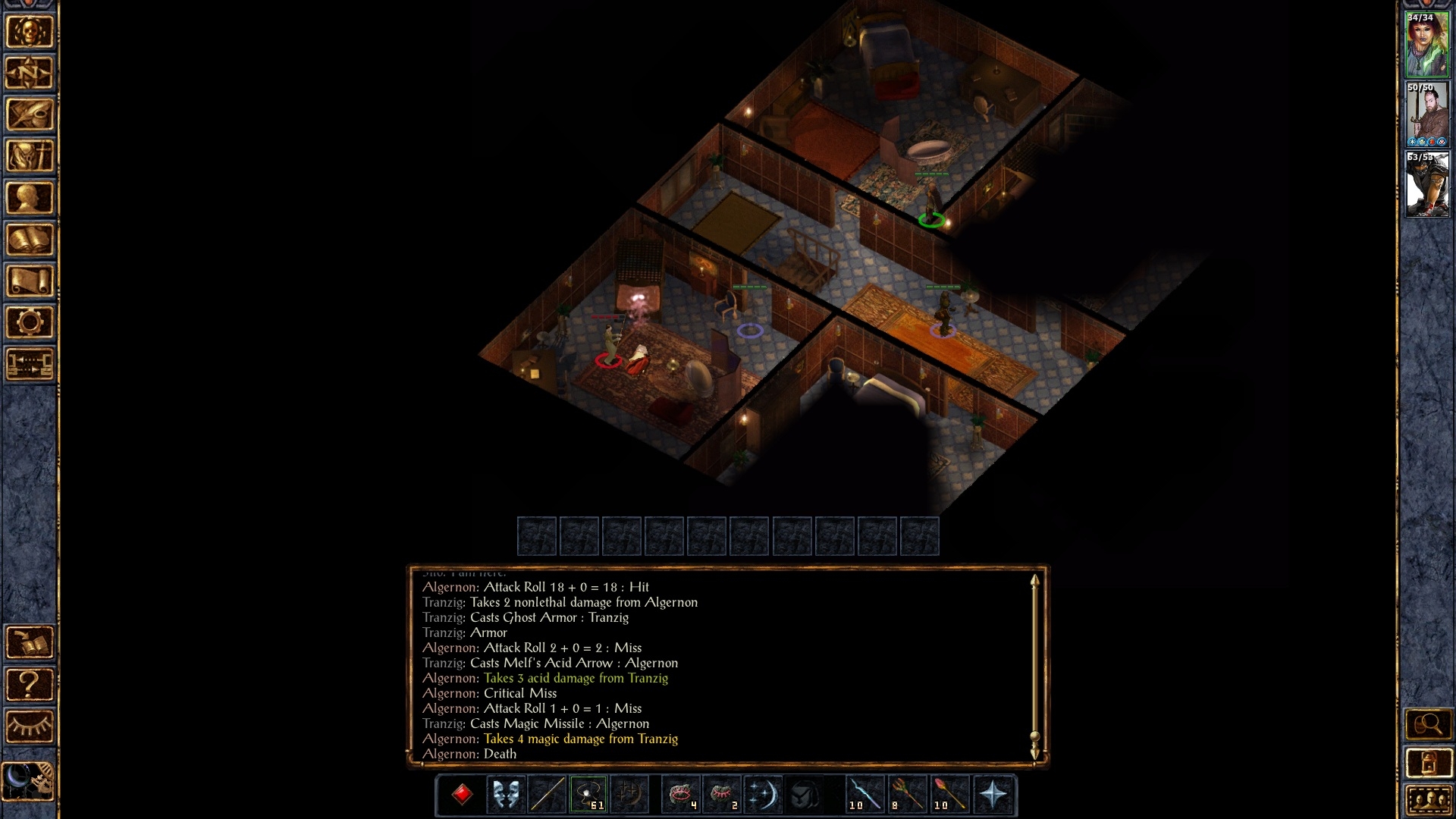The width and height of the screenshot is (1456, 819).
Task: Click the question mark help button
Action: [30, 685]
